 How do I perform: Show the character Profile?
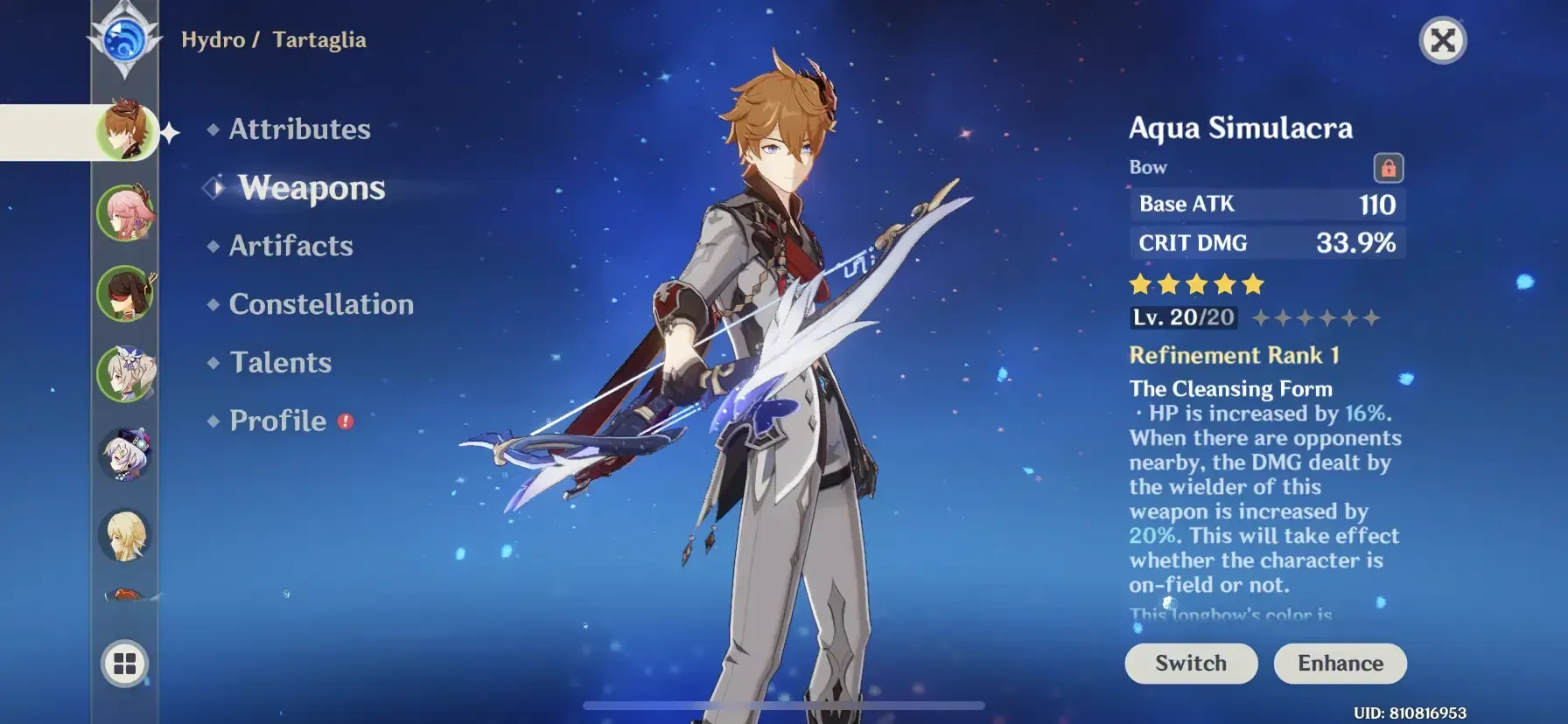click(277, 421)
